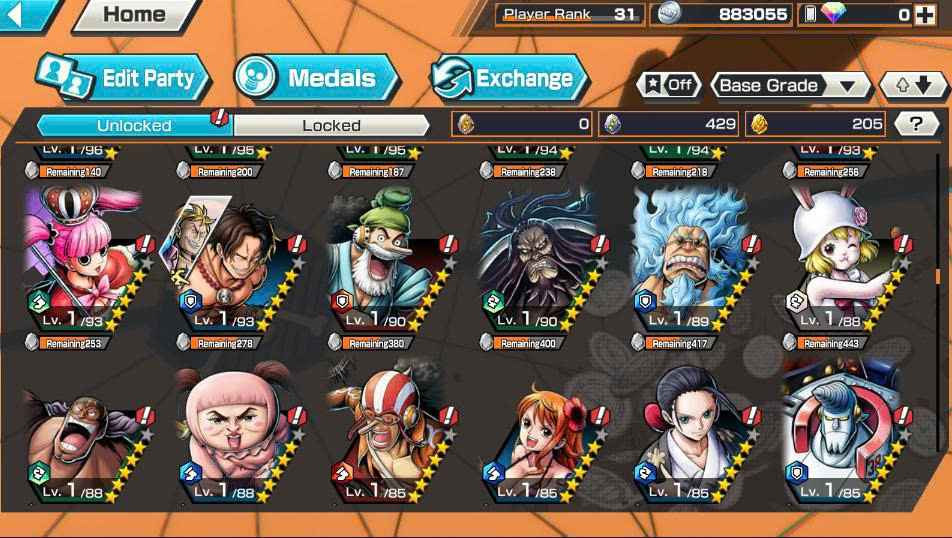Toggle the favorites star filter Off switch
This screenshot has width=952, height=538.
point(669,85)
